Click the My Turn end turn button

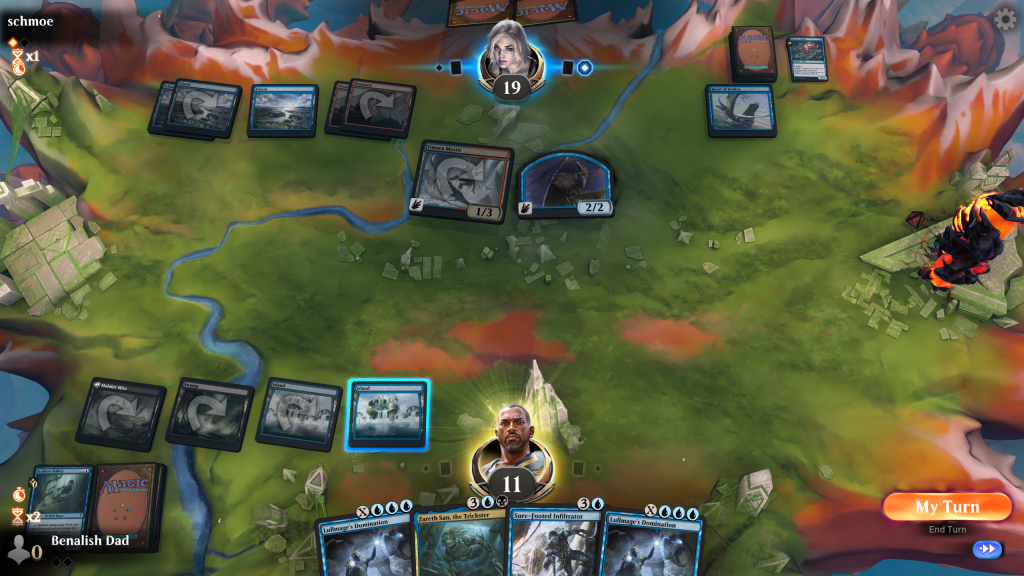(946, 506)
